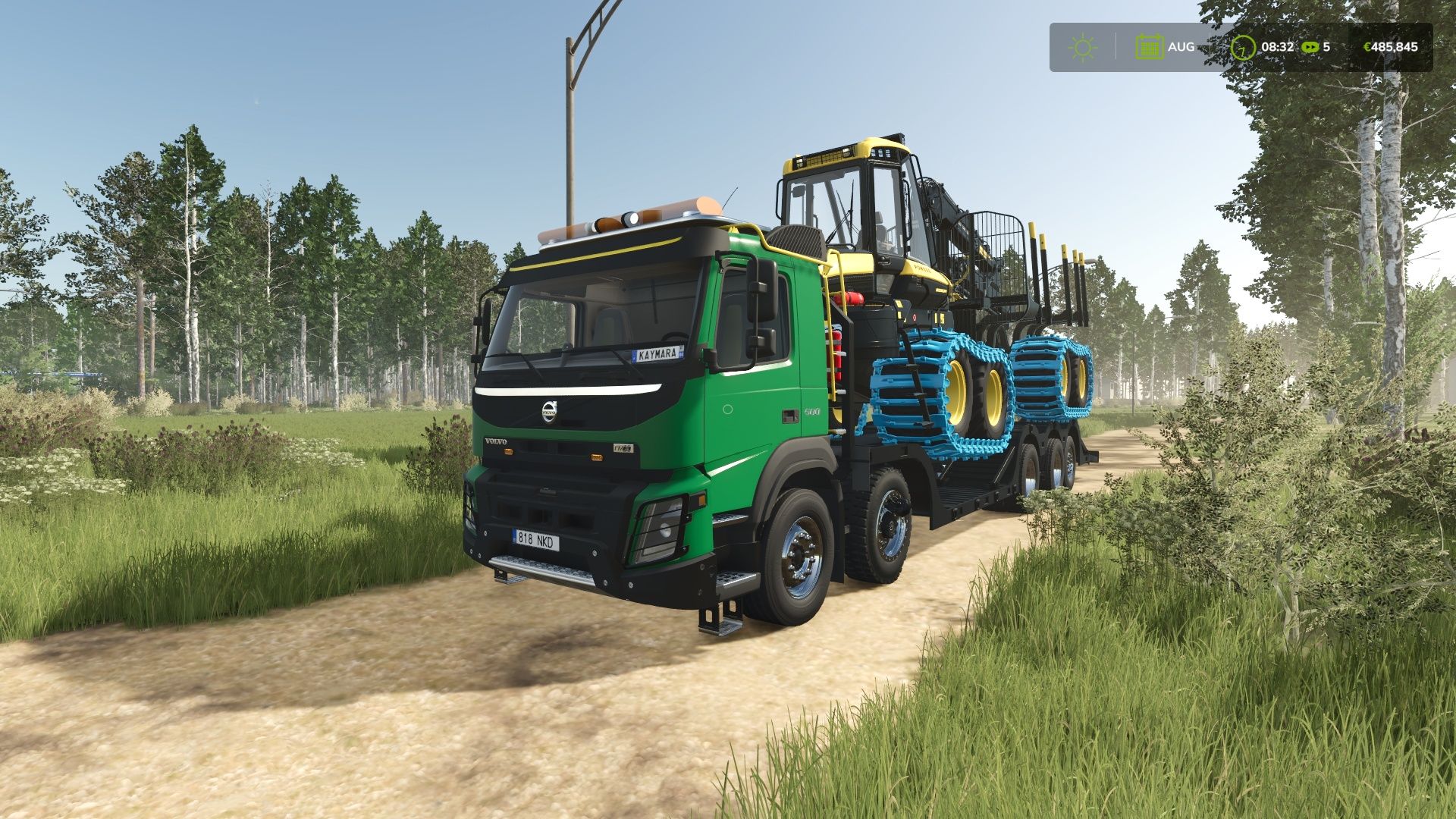Viewport: 1456px width, 819px height.
Task: Click the euro symbol in the money display
Action: pyautogui.click(x=1367, y=46)
